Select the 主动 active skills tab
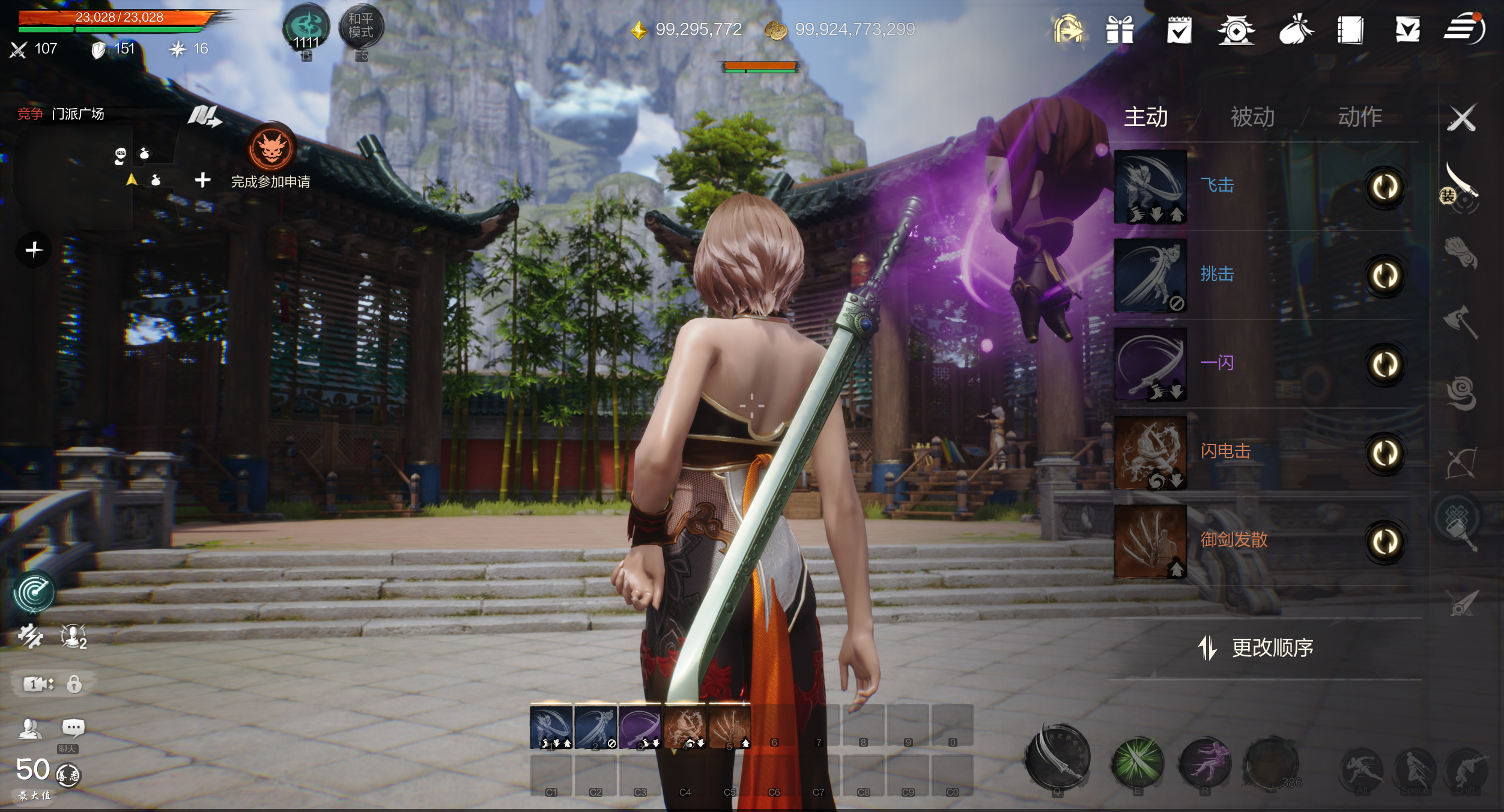 pos(1145,117)
